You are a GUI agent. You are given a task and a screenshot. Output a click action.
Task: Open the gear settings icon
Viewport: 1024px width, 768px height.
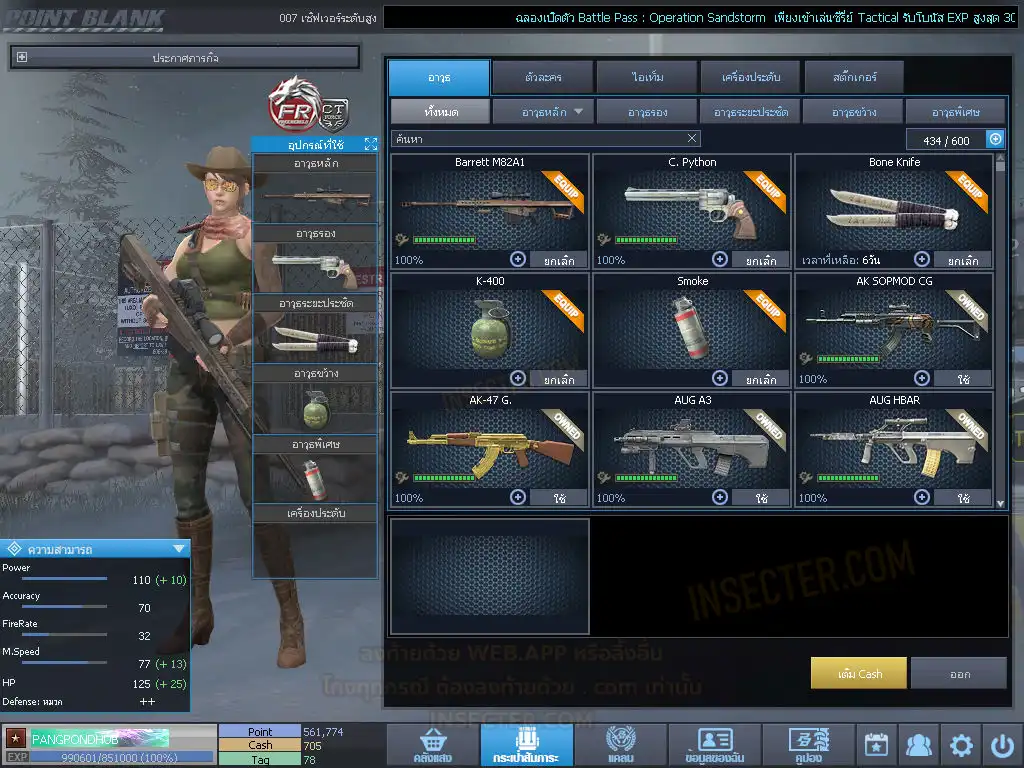pos(961,746)
